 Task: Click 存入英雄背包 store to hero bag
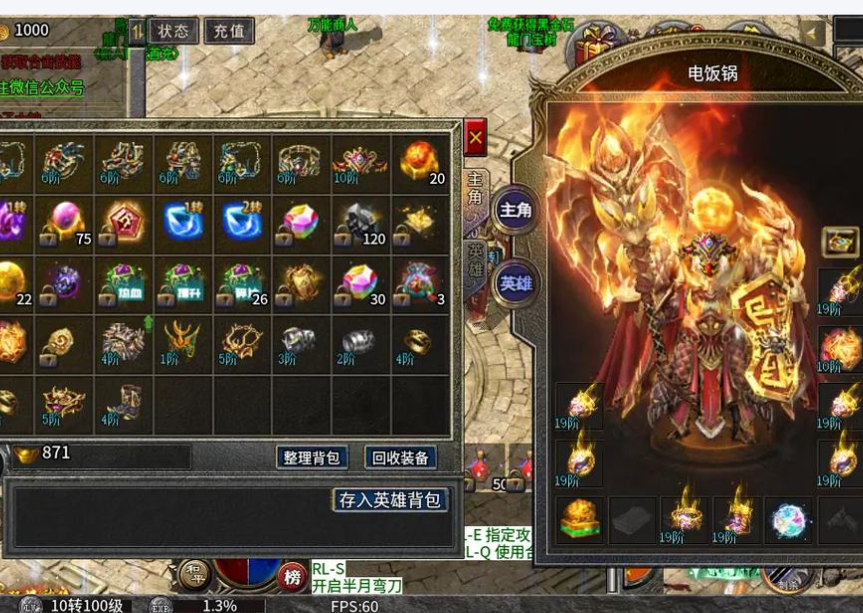390,500
